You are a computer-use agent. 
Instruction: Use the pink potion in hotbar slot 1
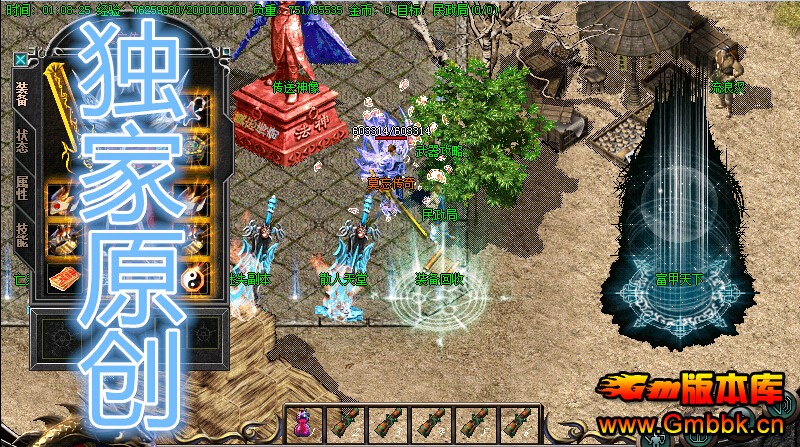[301, 426]
